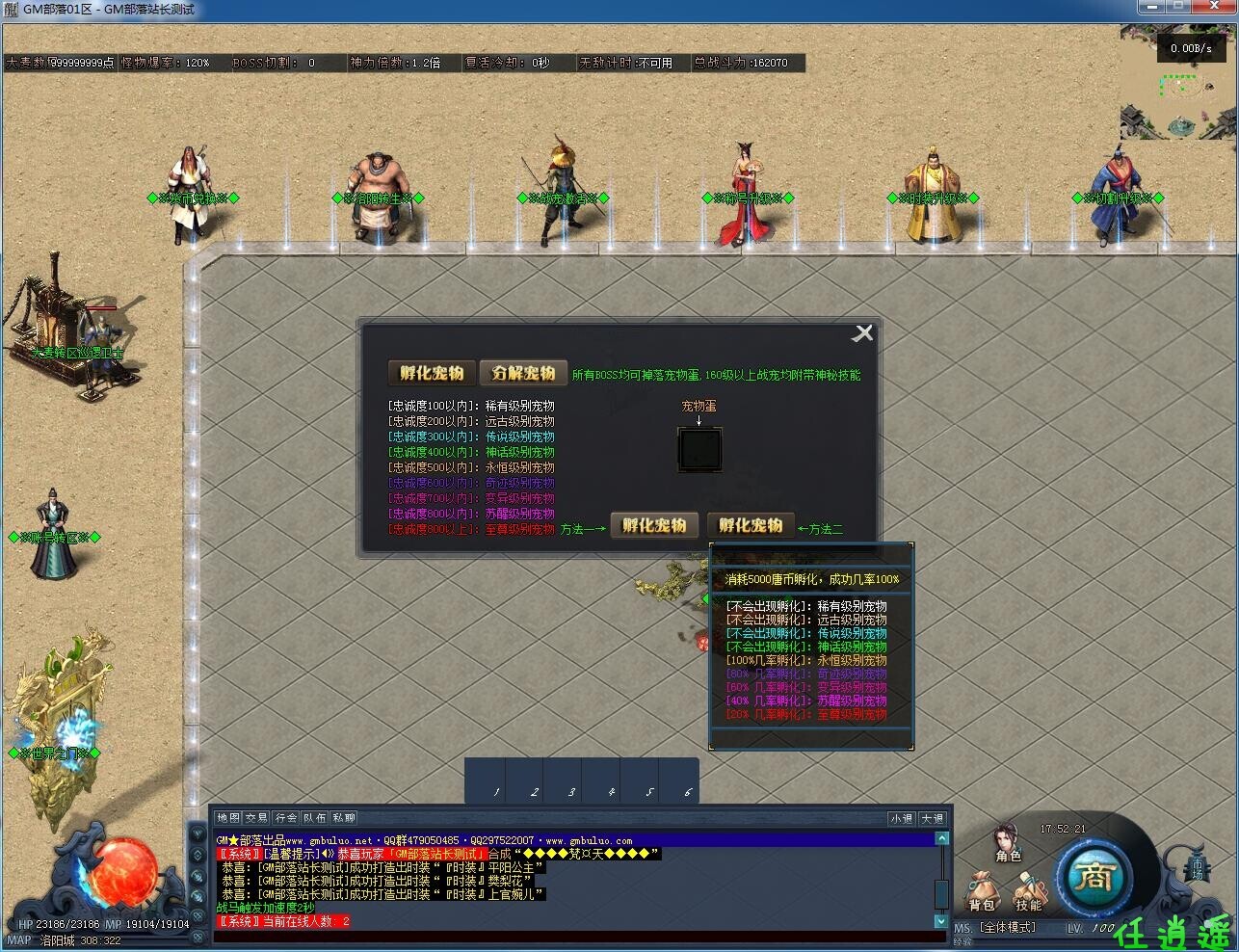Image resolution: width=1239 pixels, height=952 pixels.
Task: Switch to the 私聊 chat tab
Action: [x=345, y=817]
